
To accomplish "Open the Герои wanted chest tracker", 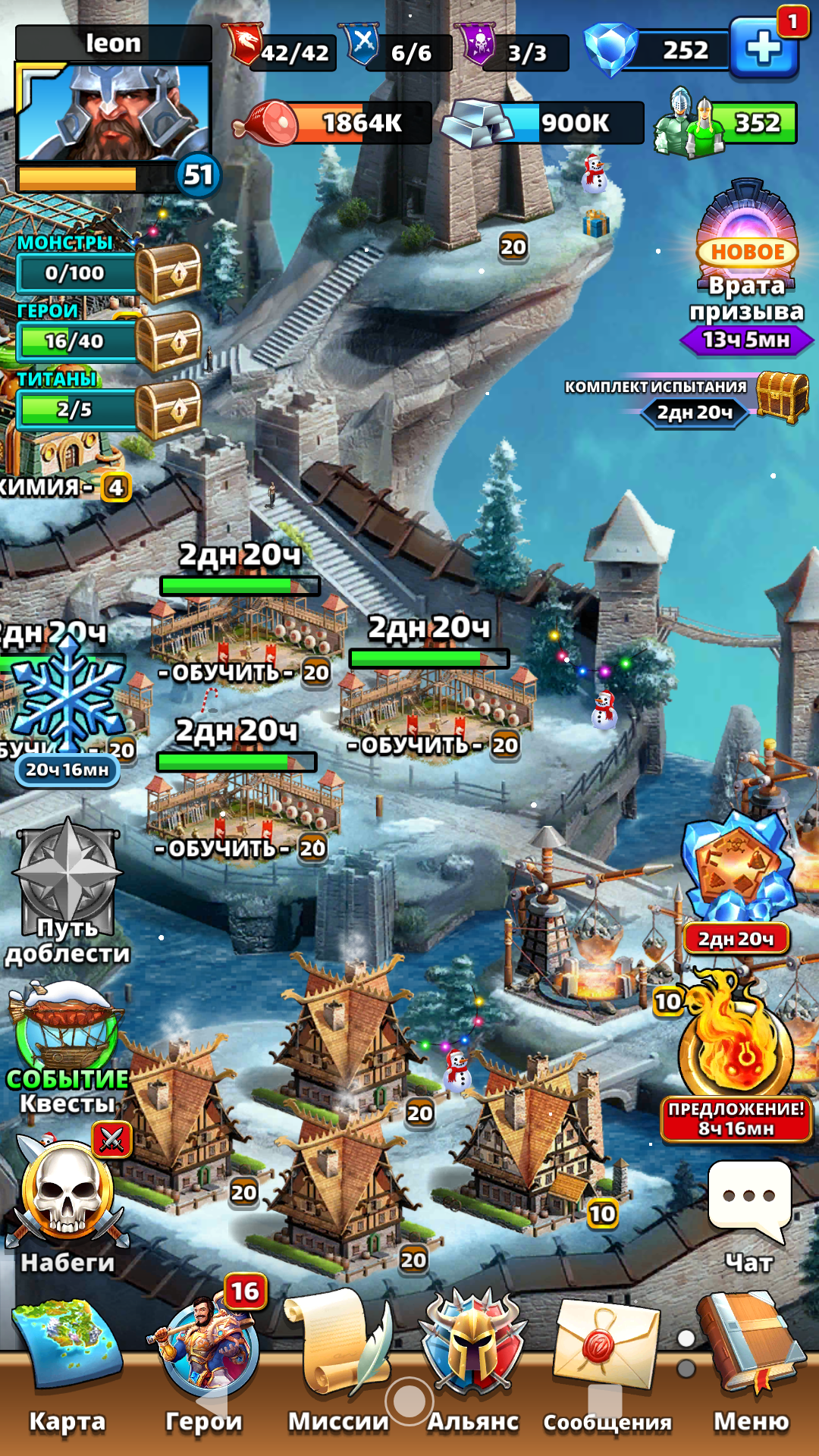I will coord(168,341).
